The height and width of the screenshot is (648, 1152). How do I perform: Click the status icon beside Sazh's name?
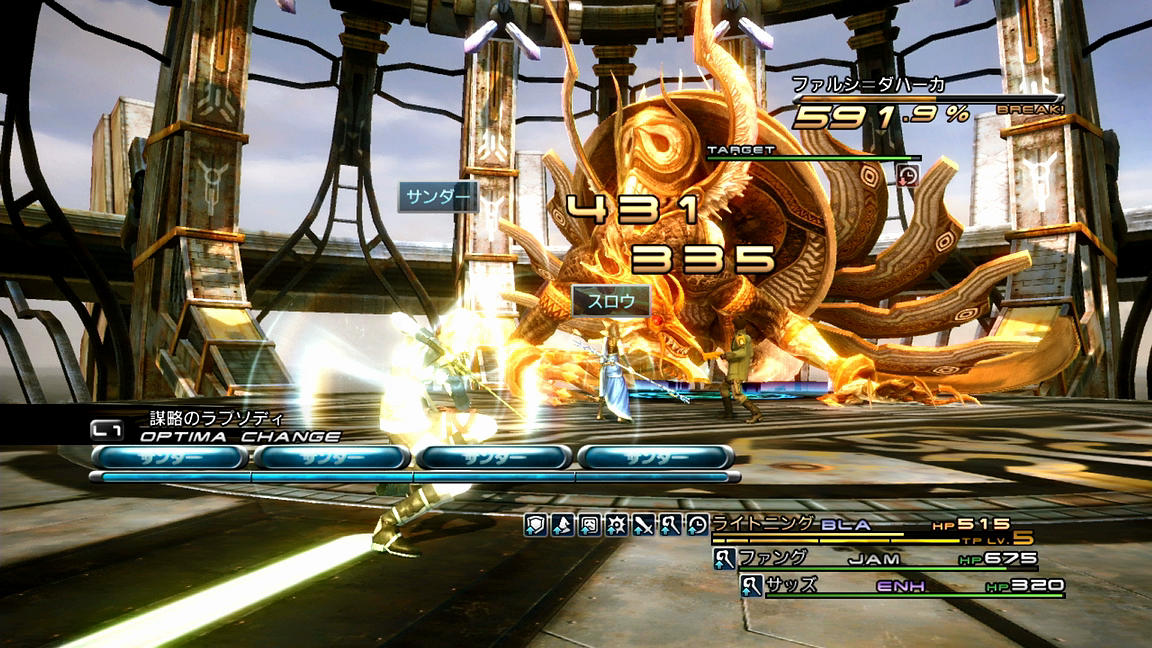coord(752,586)
